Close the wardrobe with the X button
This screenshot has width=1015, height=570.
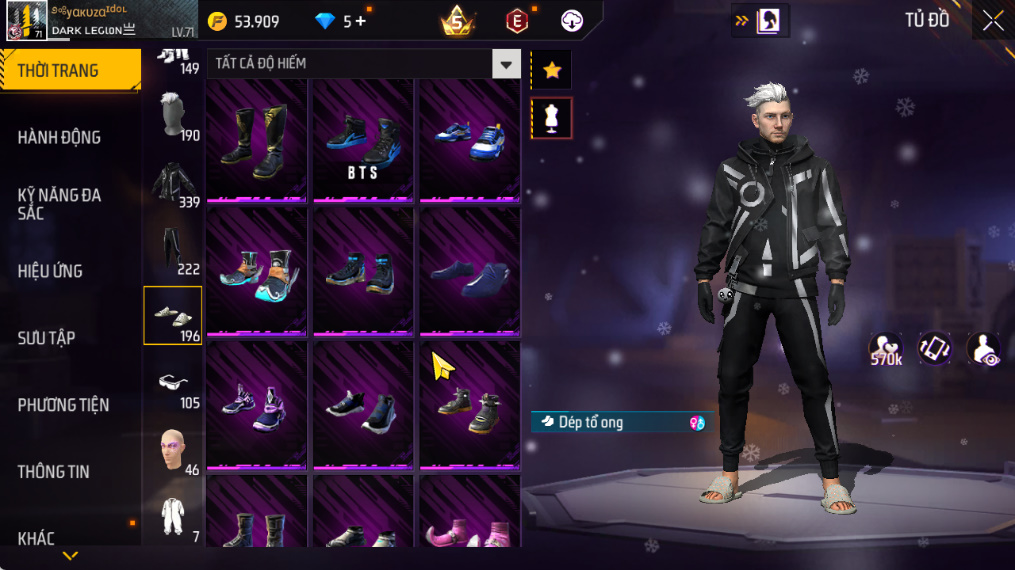pos(992,21)
